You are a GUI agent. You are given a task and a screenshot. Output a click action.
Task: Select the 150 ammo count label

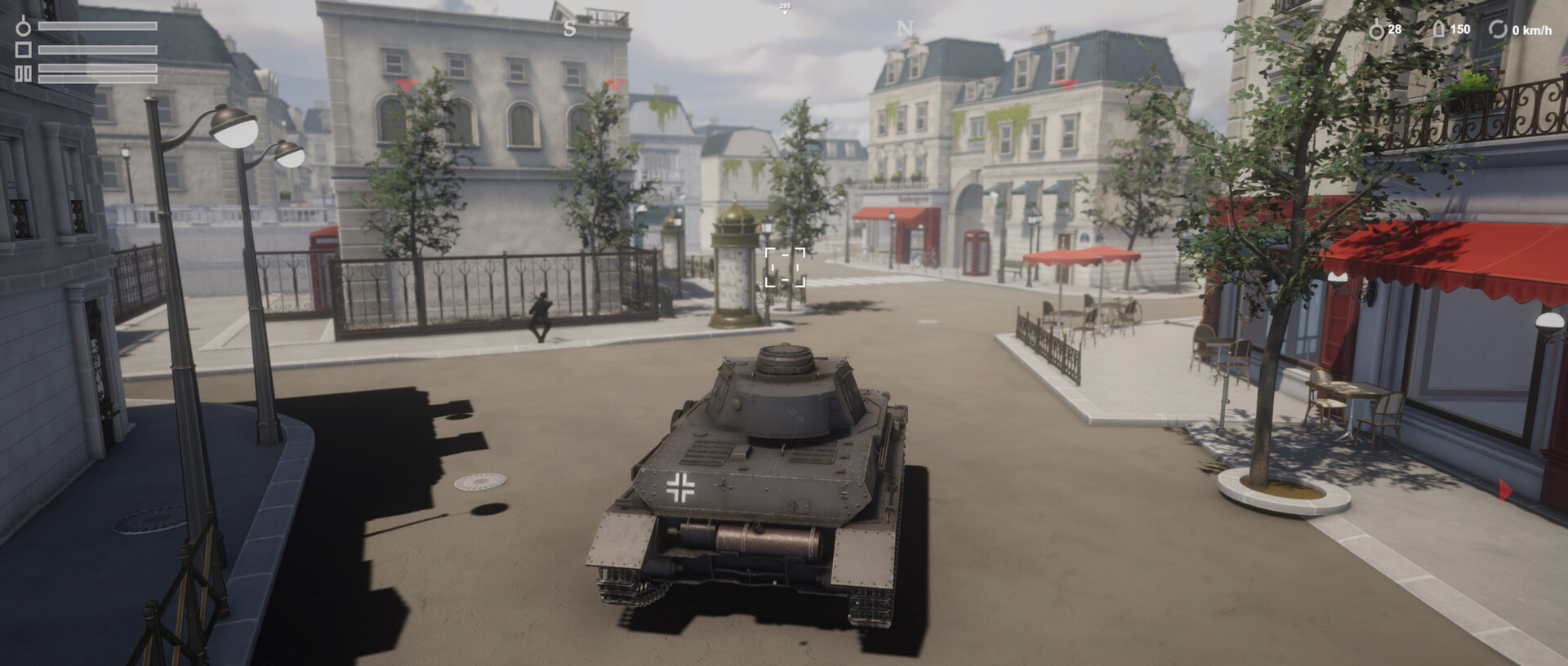tap(1463, 29)
